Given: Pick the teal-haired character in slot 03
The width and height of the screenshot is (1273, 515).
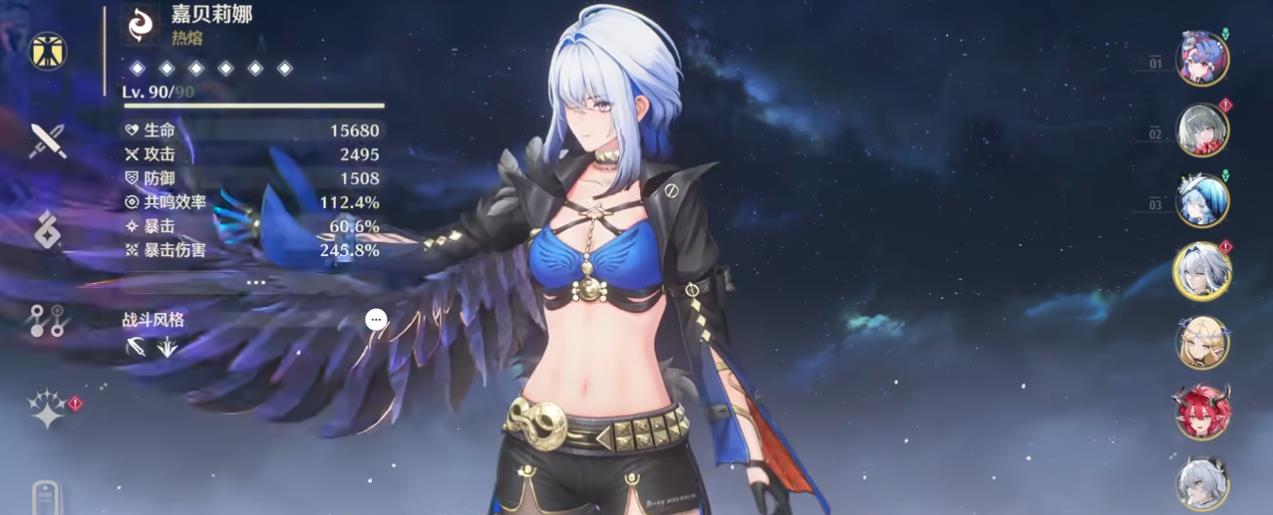Looking at the screenshot, I should [1201, 200].
